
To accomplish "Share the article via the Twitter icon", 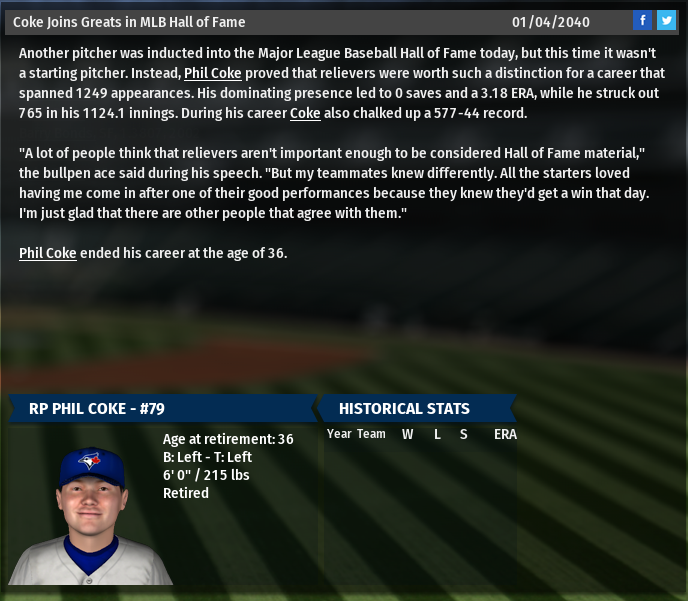I will [666, 20].
